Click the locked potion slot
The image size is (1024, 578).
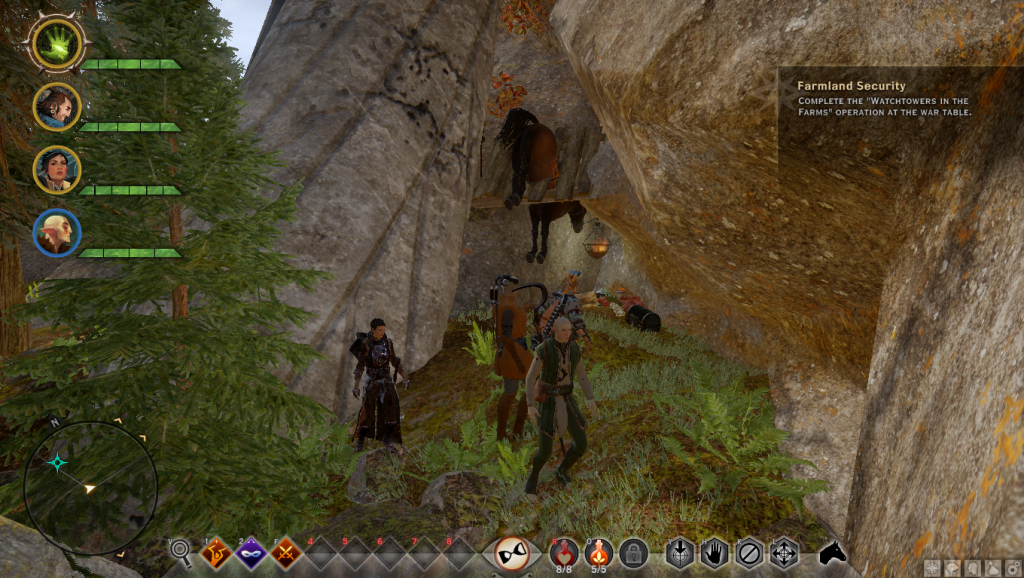pyautogui.click(x=632, y=552)
